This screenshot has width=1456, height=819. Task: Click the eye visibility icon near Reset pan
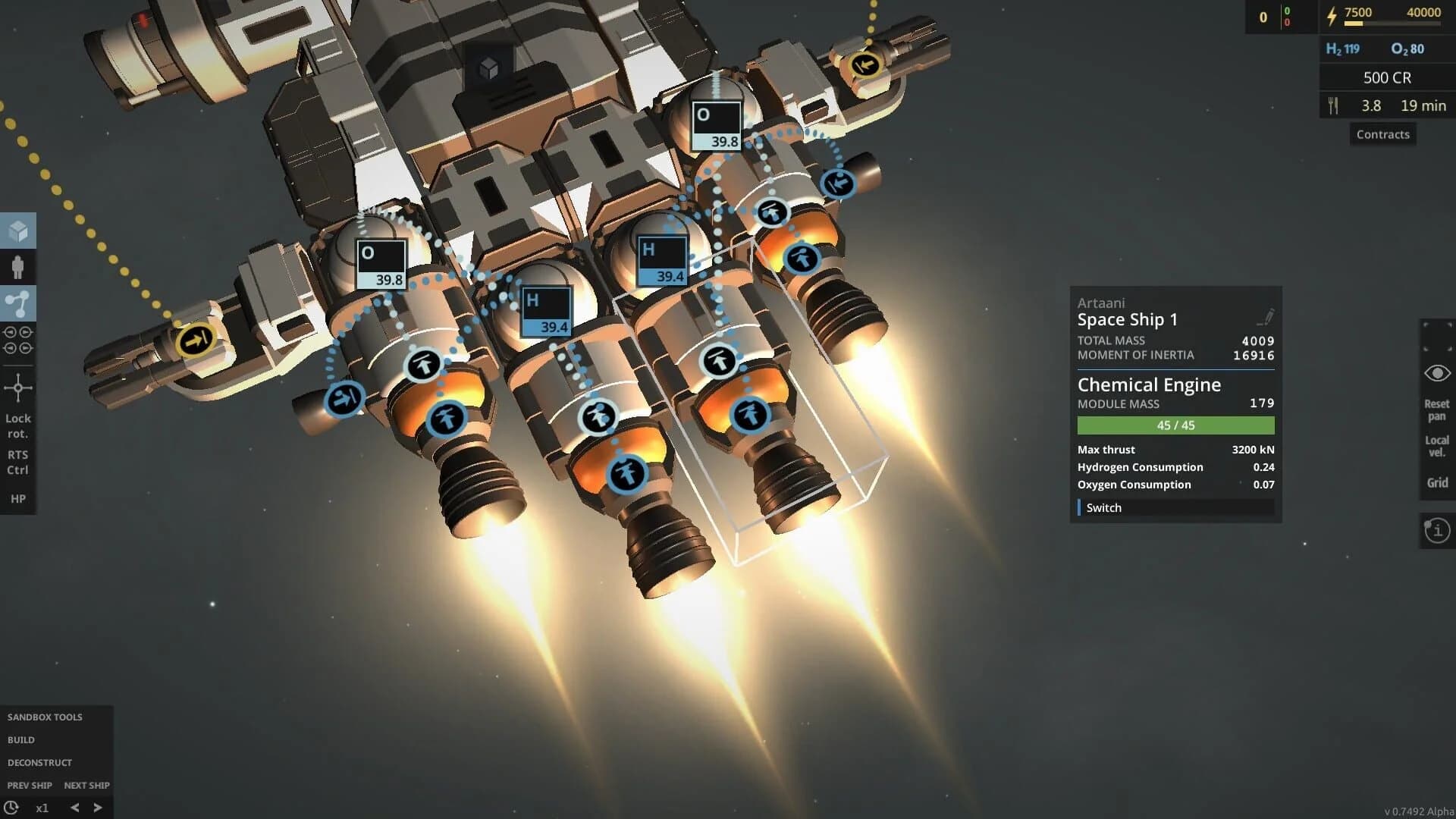coord(1436,372)
